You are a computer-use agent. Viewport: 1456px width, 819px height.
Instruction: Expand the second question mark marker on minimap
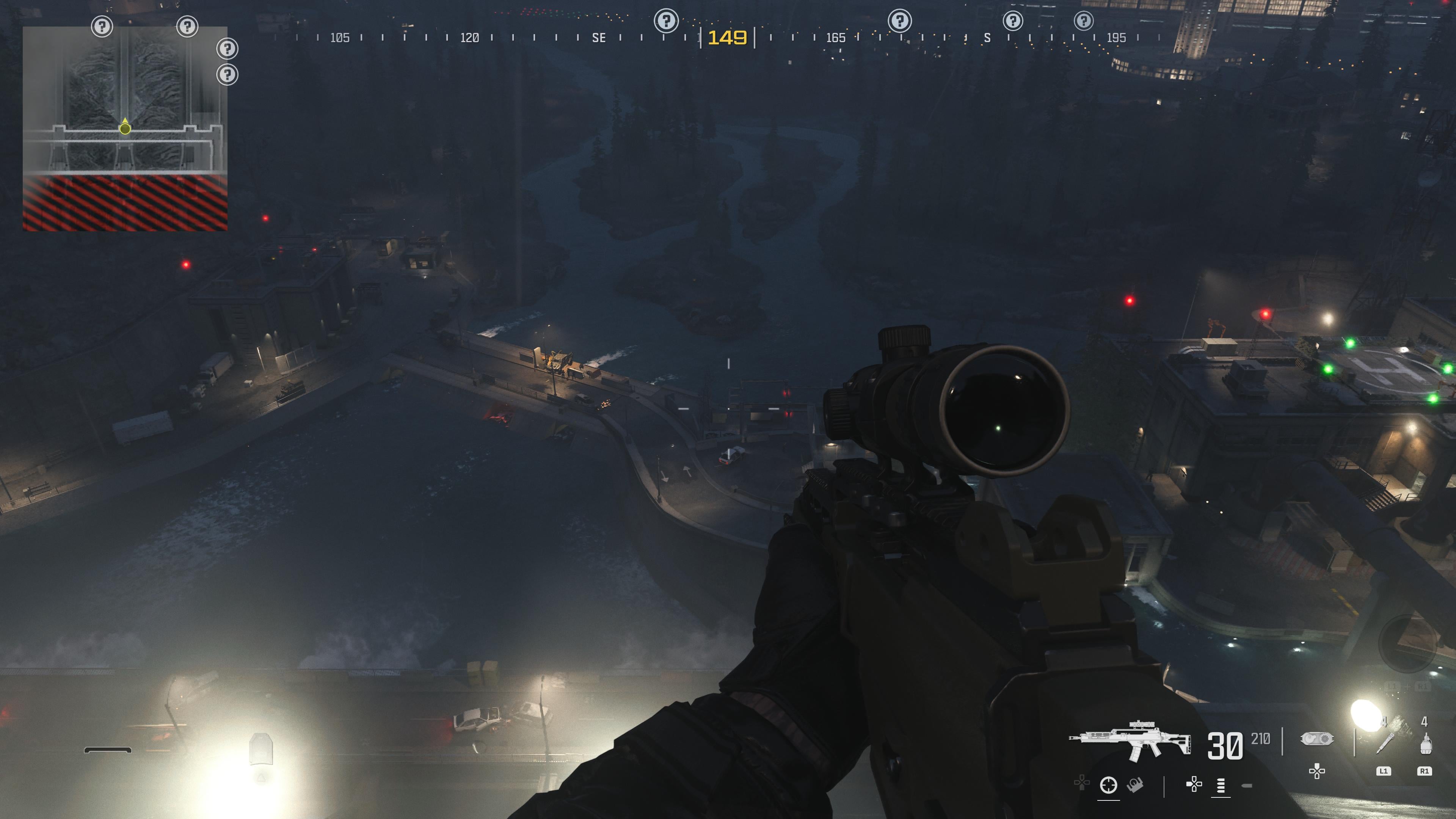188,27
